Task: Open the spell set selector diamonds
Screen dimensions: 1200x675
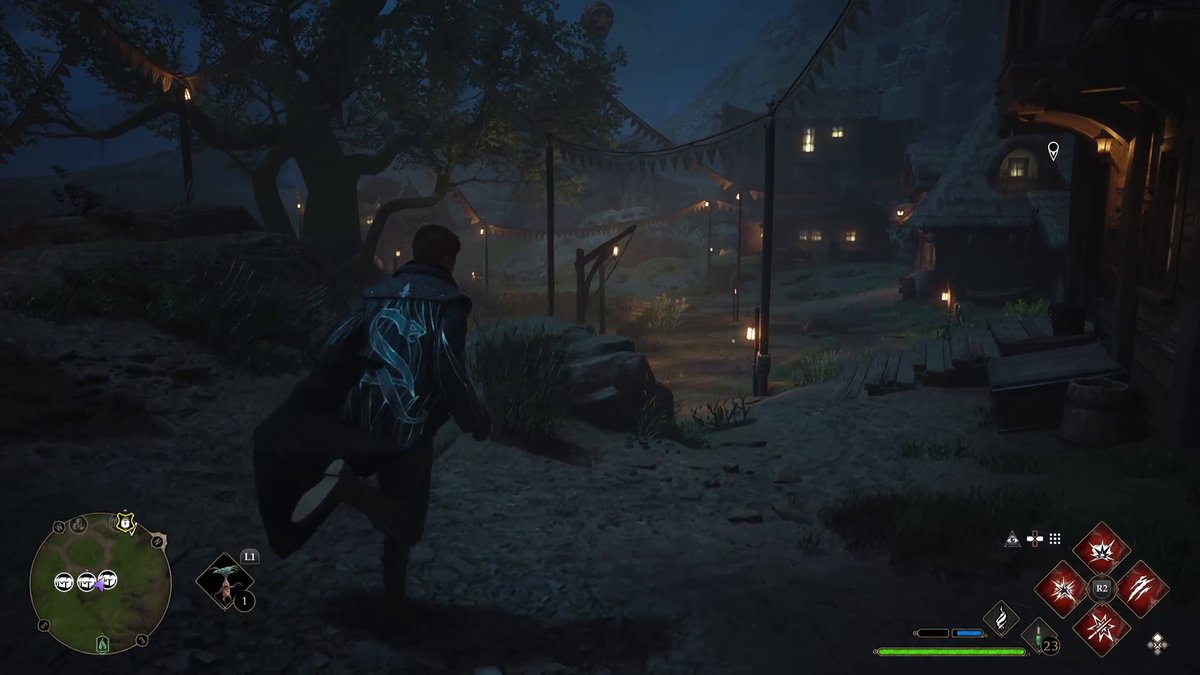Action: click(1157, 642)
